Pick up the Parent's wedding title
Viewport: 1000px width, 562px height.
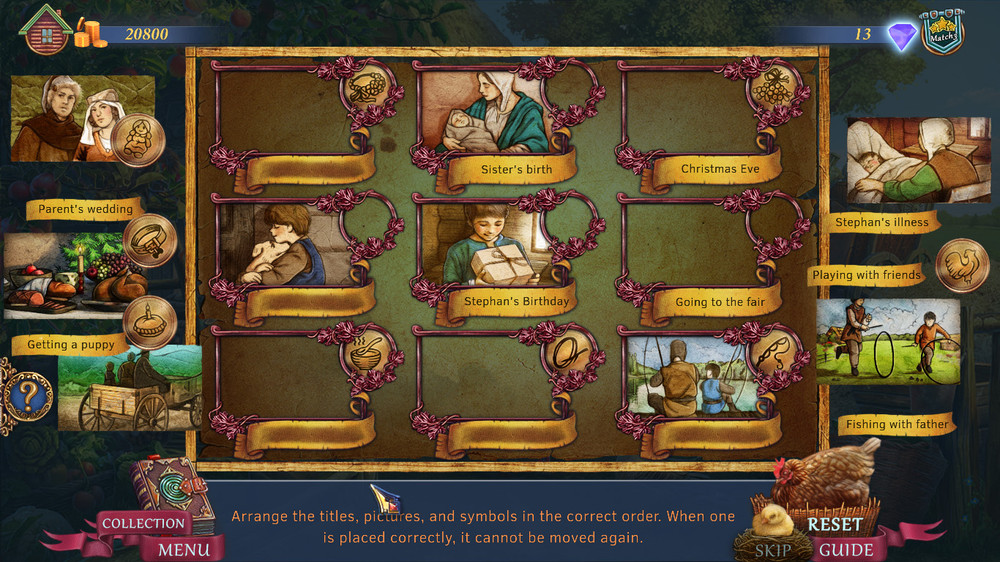click(x=84, y=209)
